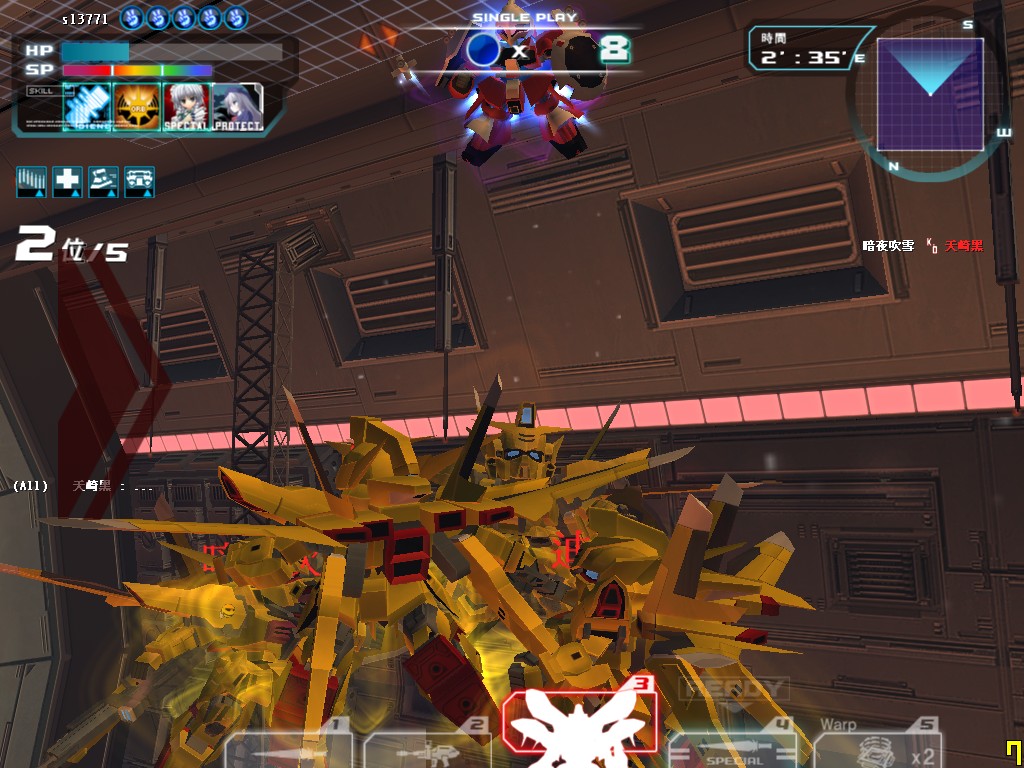Select the boot speed upgrade icon
Viewport: 1024px width, 768px height.
click(x=104, y=181)
